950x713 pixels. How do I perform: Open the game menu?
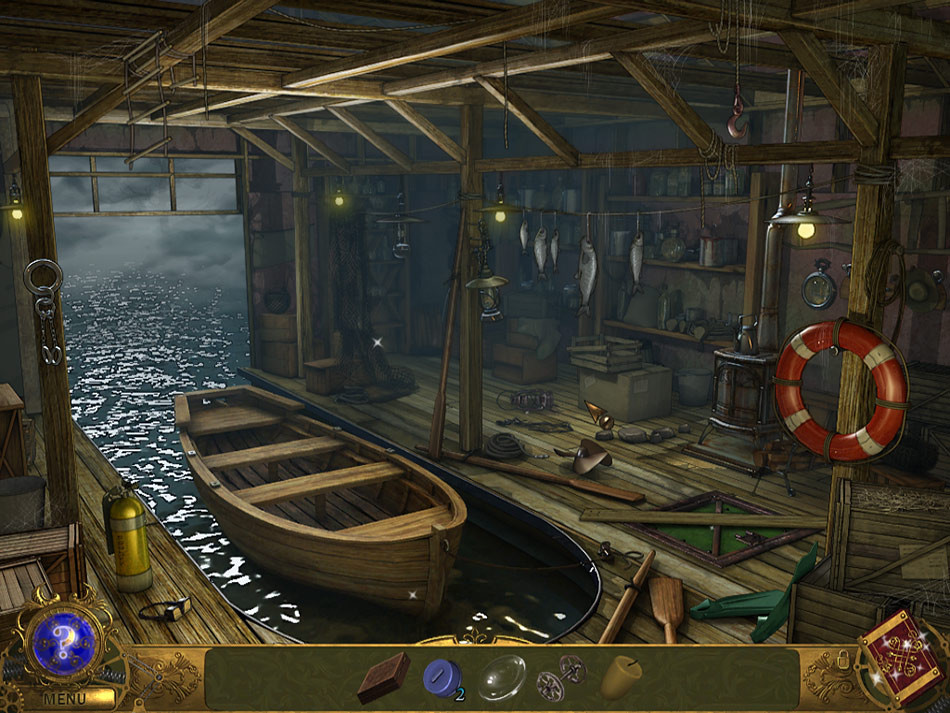pyautogui.click(x=64, y=698)
